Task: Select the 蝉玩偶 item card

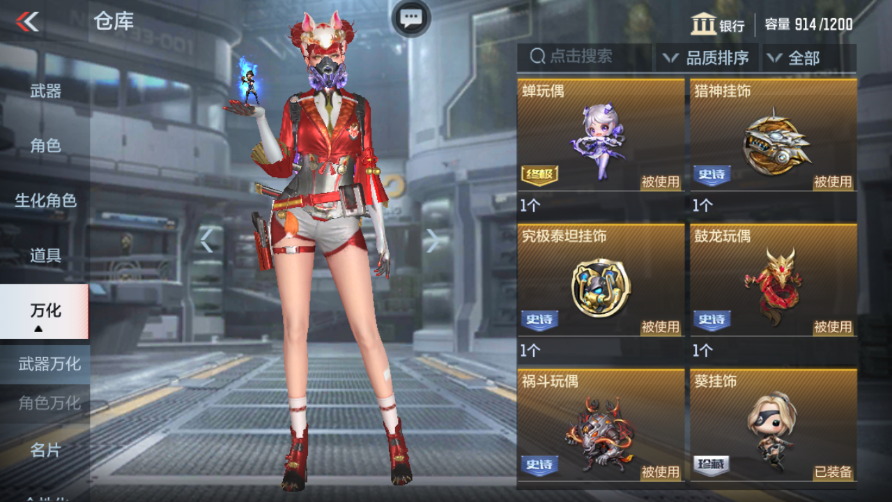Action: pos(601,136)
